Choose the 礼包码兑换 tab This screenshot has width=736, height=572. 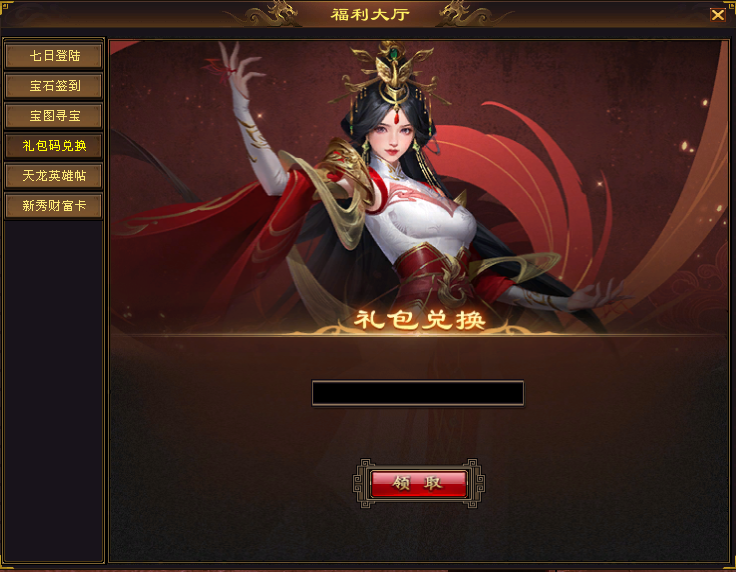point(54,146)
